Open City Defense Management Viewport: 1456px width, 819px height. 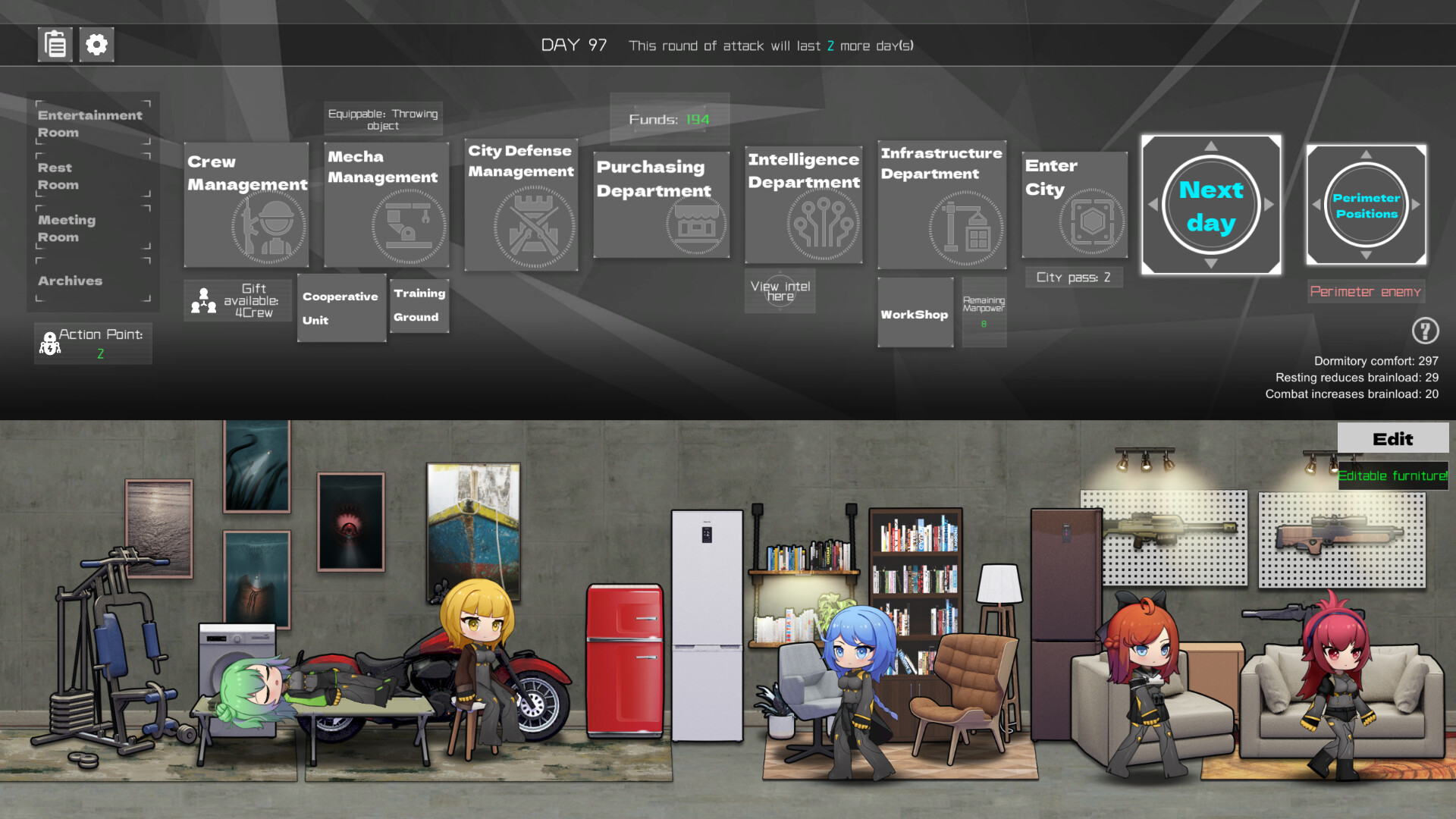(x=520, y=205)
